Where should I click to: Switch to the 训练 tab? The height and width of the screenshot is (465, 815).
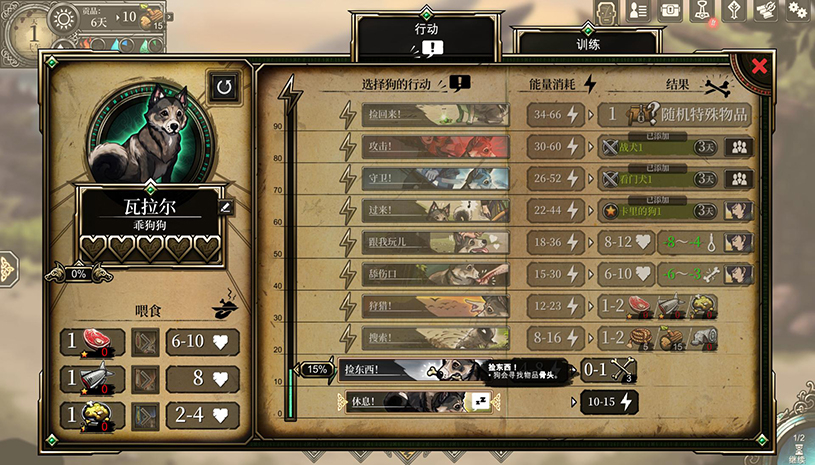tap(586, 44)
